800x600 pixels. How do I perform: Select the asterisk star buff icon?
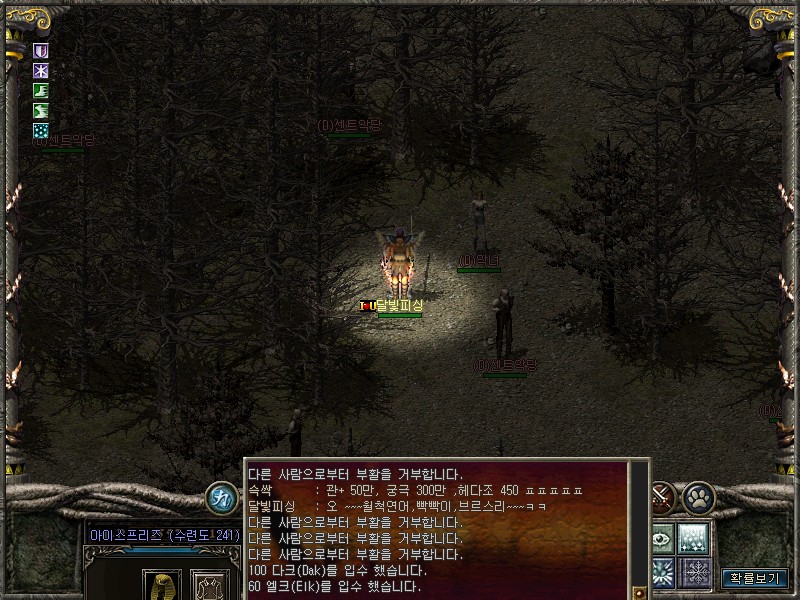42,70
